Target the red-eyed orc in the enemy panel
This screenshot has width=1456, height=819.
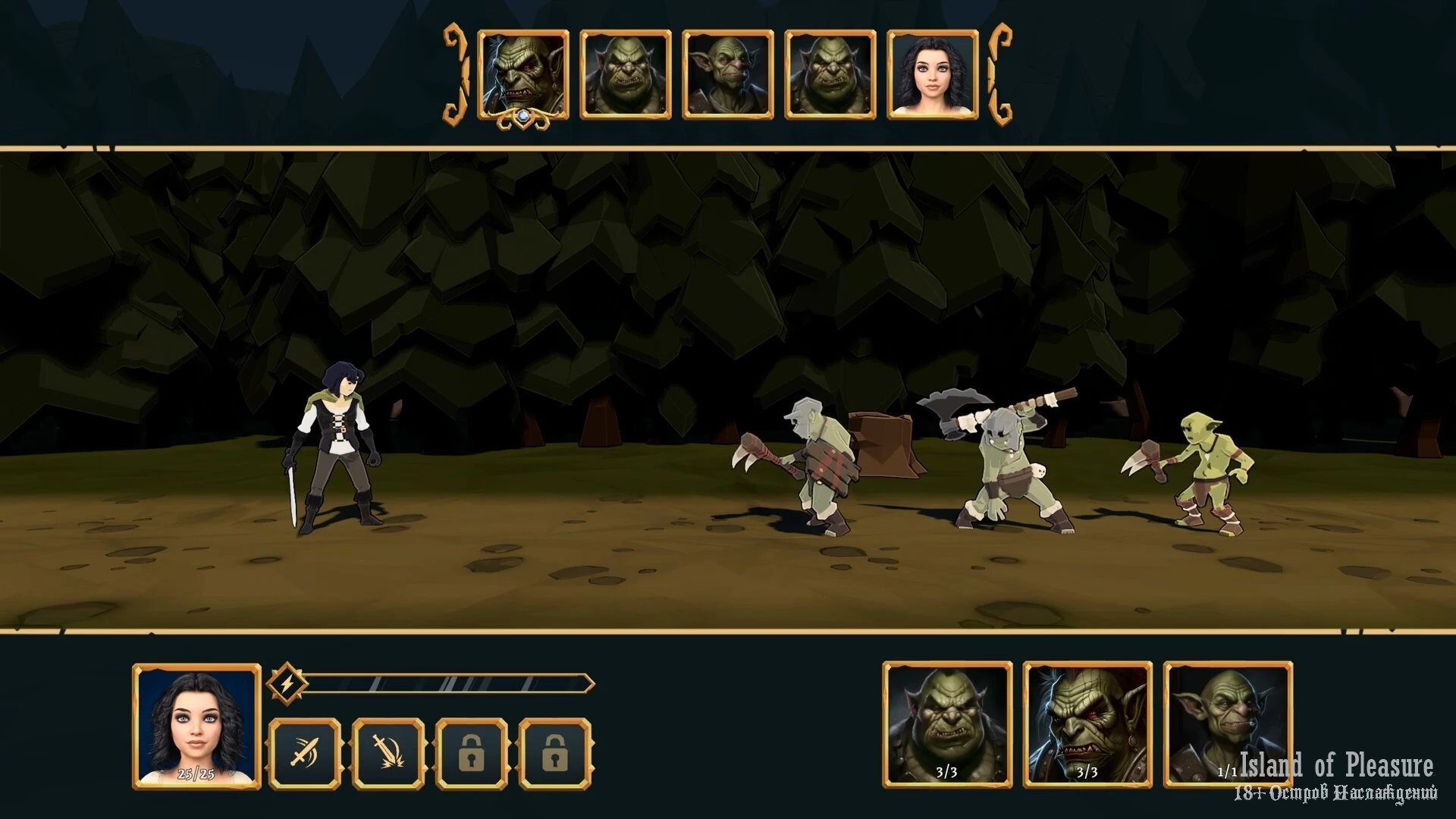tap(1087, 725)
